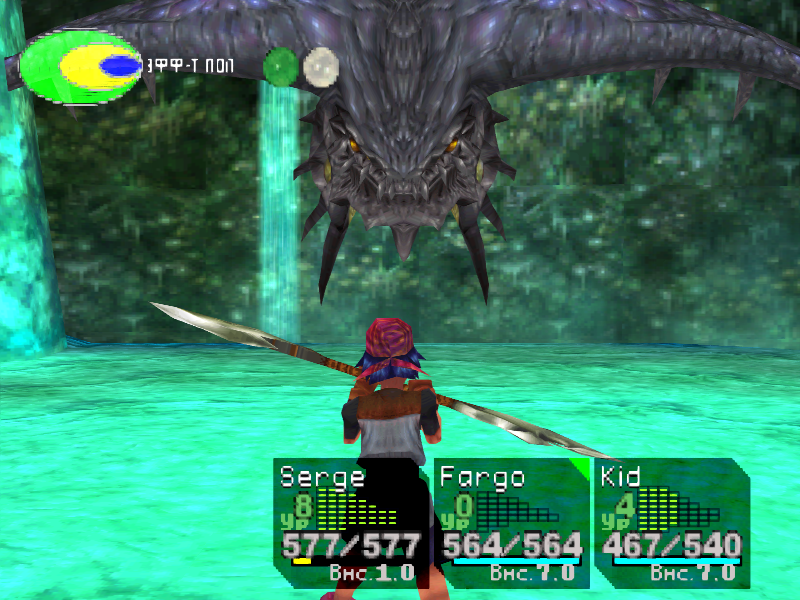Click the white element orb
800x600 pixels.
coord(321,66)
